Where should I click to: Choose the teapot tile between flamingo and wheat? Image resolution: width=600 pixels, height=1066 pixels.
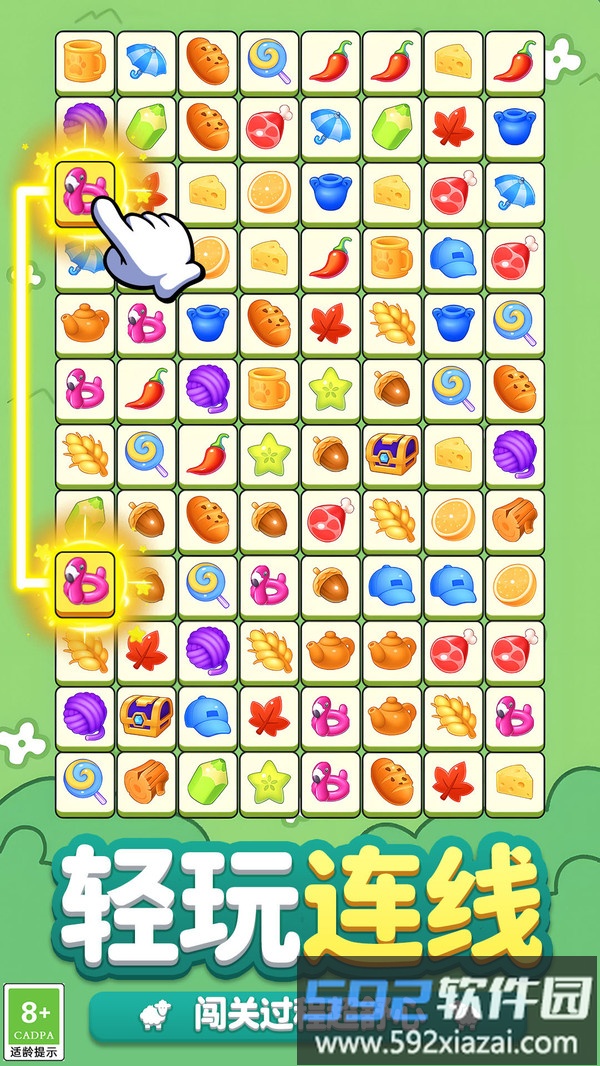pos(392,714)
